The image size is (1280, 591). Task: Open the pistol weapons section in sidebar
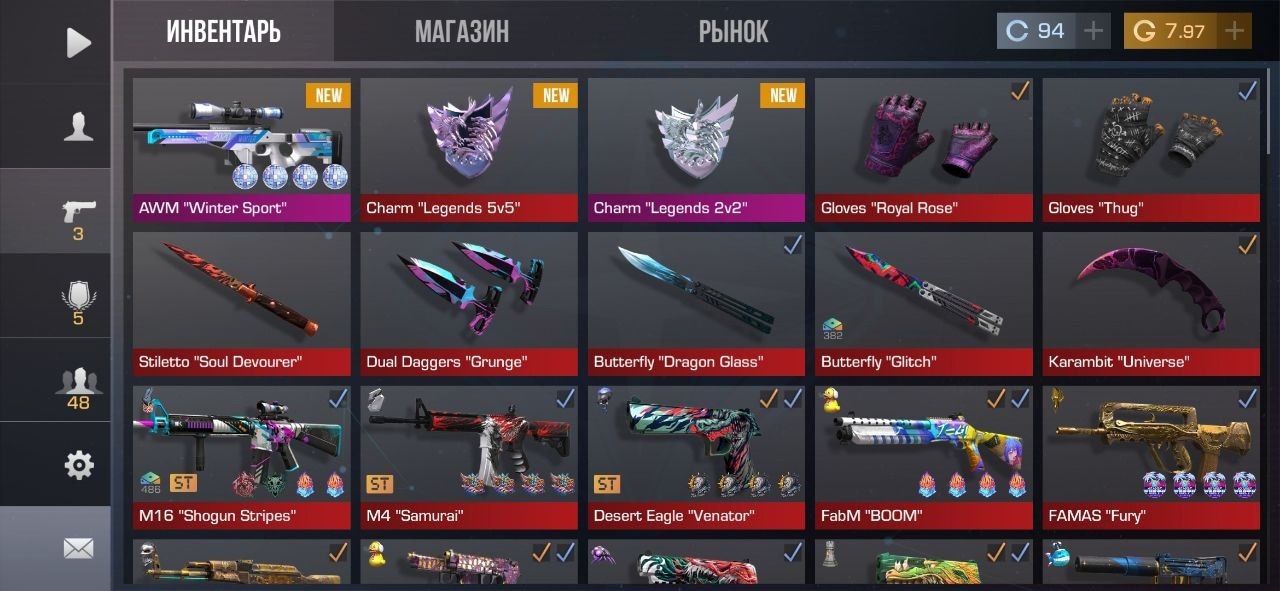pos(78,214)
